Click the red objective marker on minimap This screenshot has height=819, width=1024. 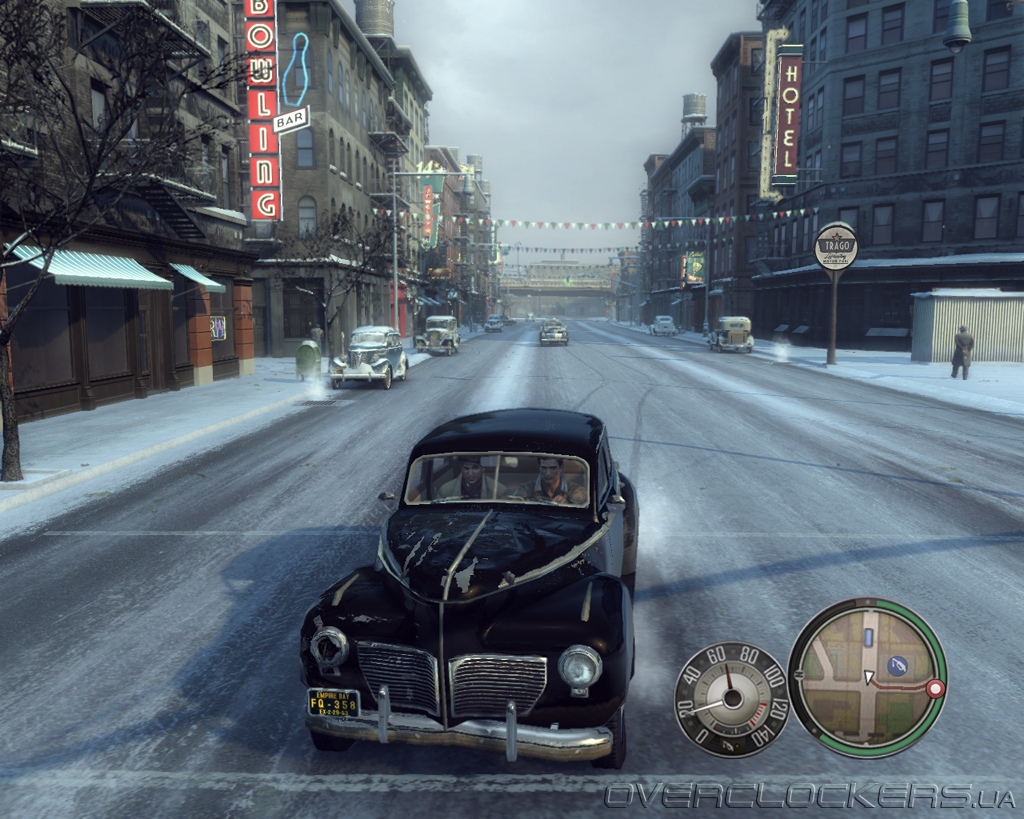[935, 688]
